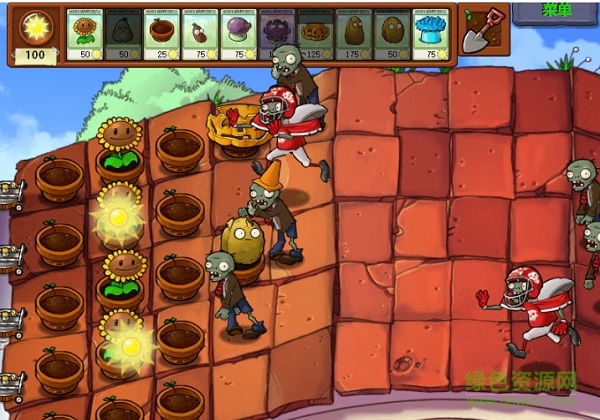This screenshot has height=420, width=600.
Task: Choose the Fume-shroom seed packet
Action: [x=238, y=36]
